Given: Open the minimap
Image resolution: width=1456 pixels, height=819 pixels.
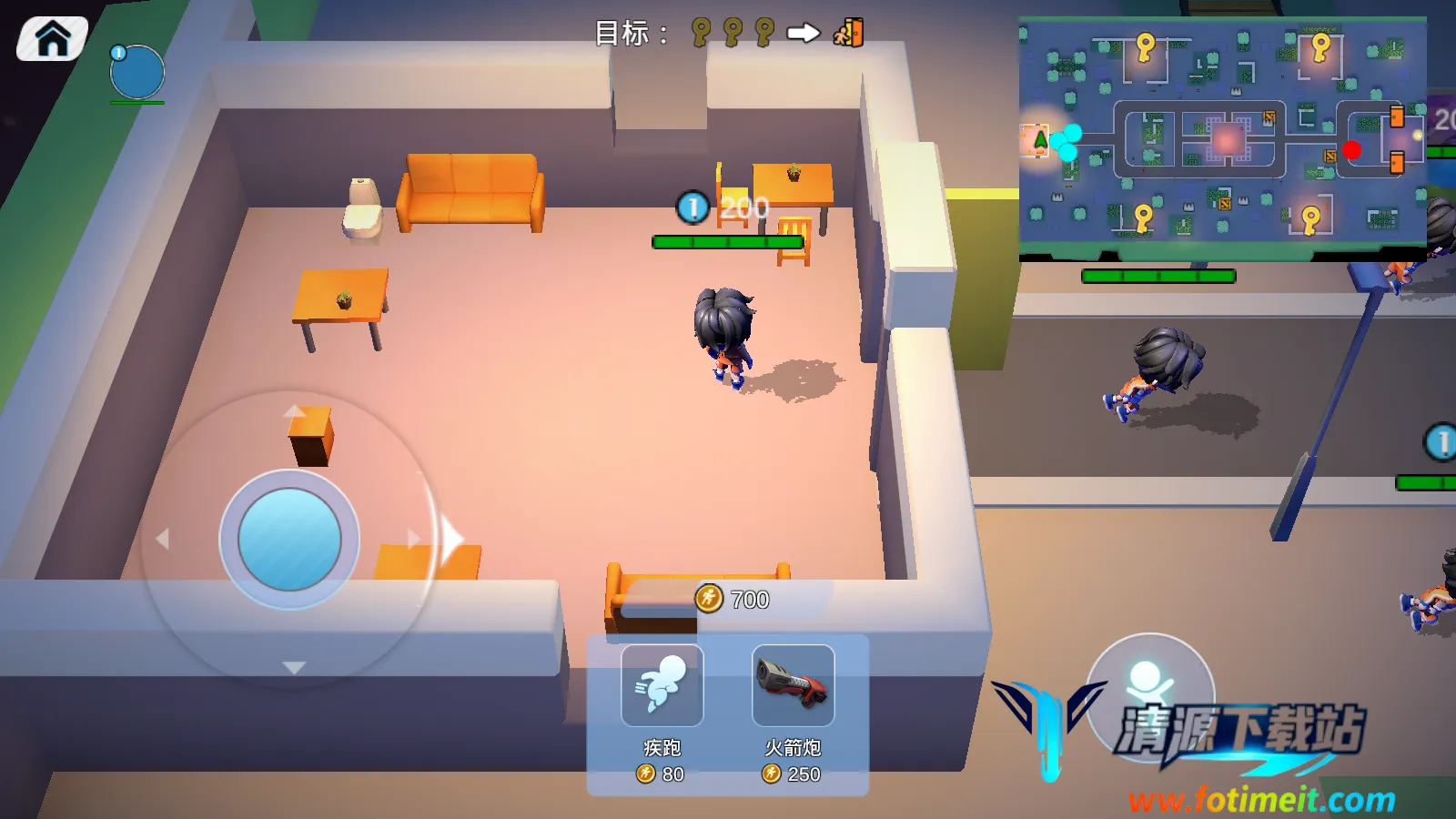Looking at the screenshot, I should (1222, 136).
